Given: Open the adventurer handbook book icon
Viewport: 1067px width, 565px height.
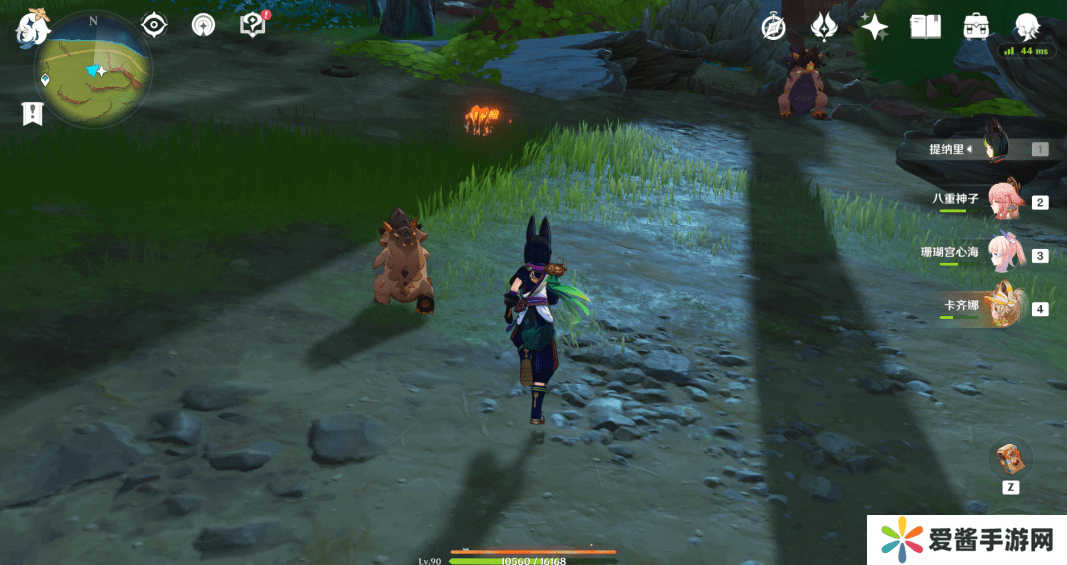Looking at the screenshot, I should point(925,27).
